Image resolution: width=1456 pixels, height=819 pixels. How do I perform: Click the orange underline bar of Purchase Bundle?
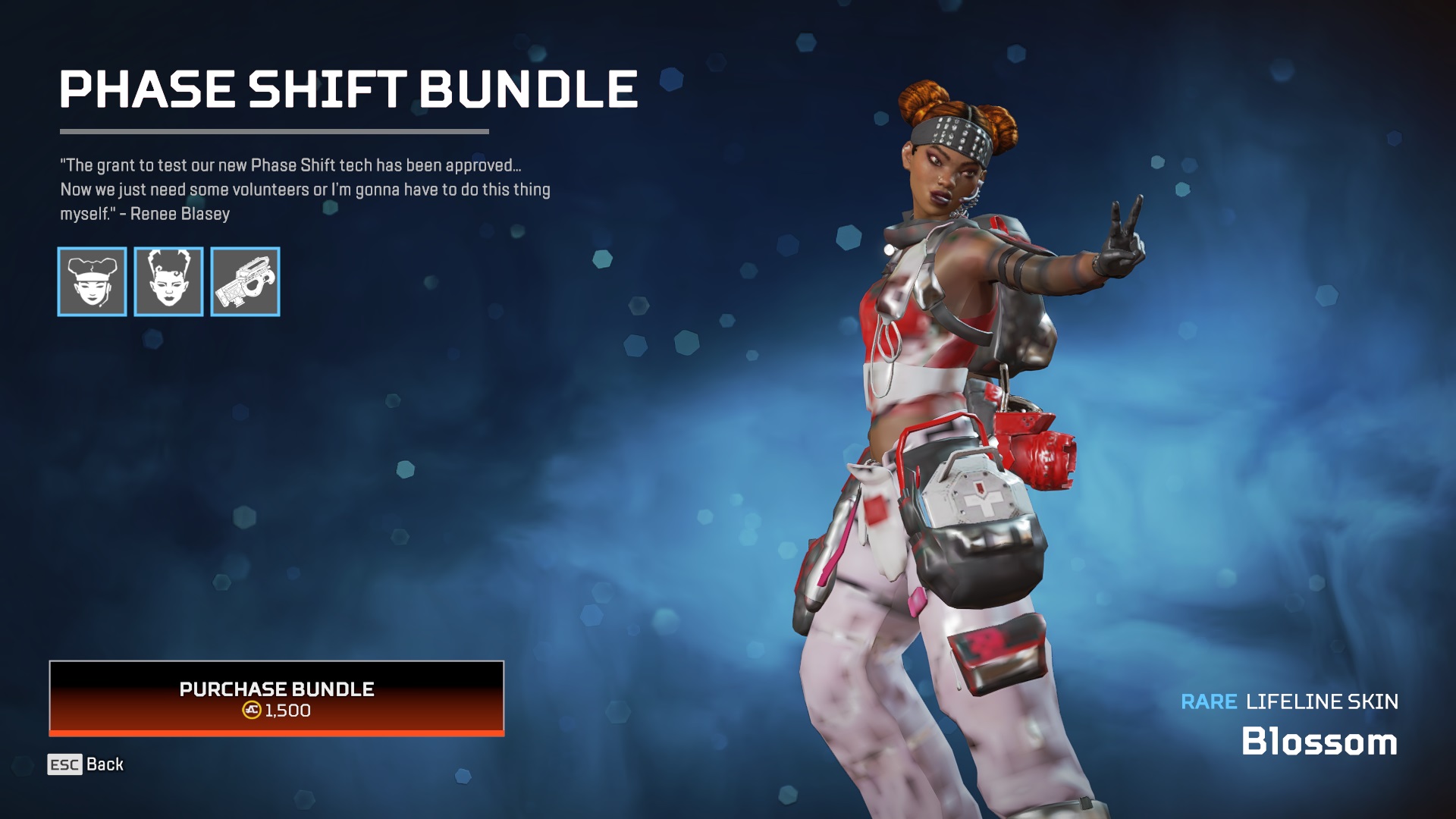pos(278,733)
